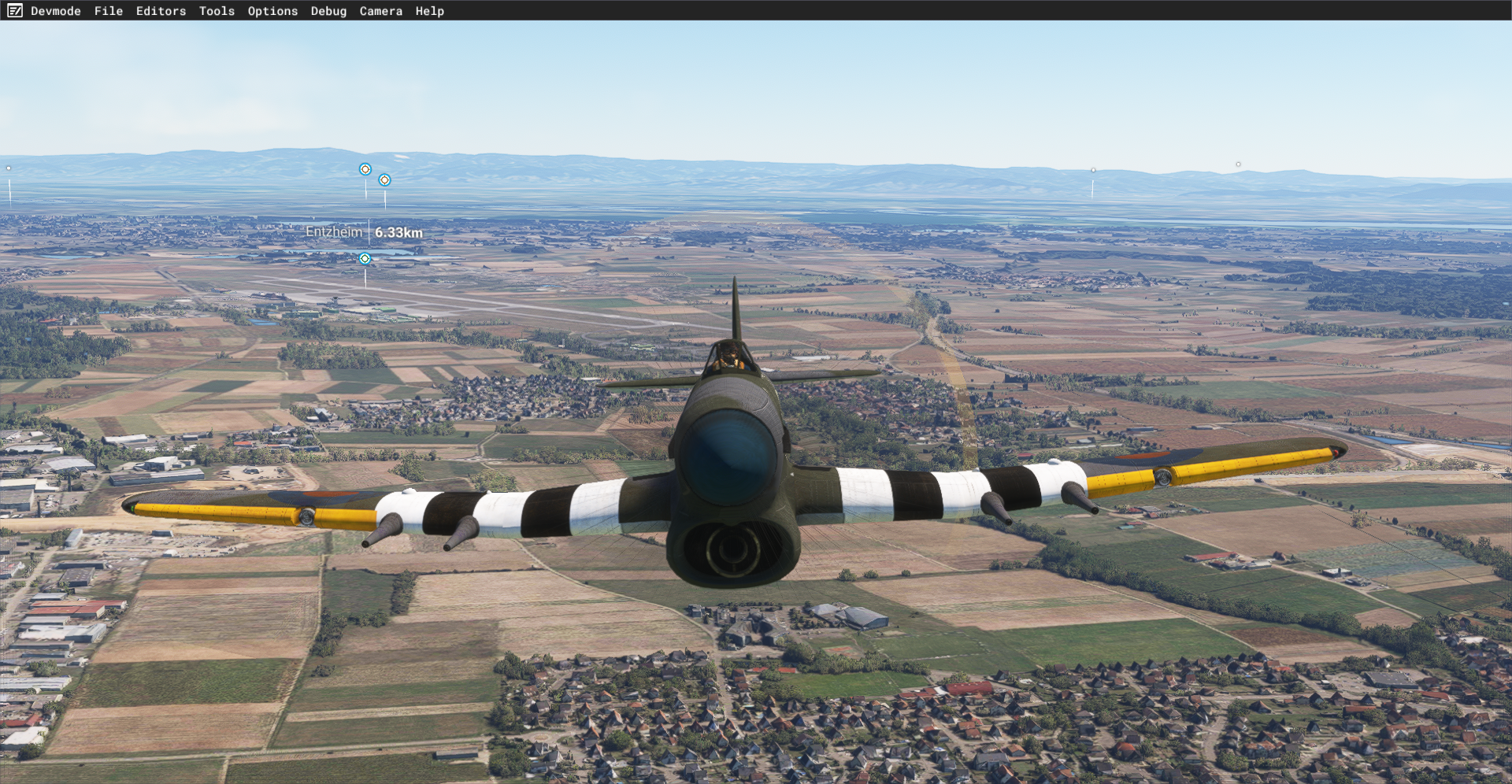Open the Help menu
Screen dimensions: 1512x784
coord(429,11)
